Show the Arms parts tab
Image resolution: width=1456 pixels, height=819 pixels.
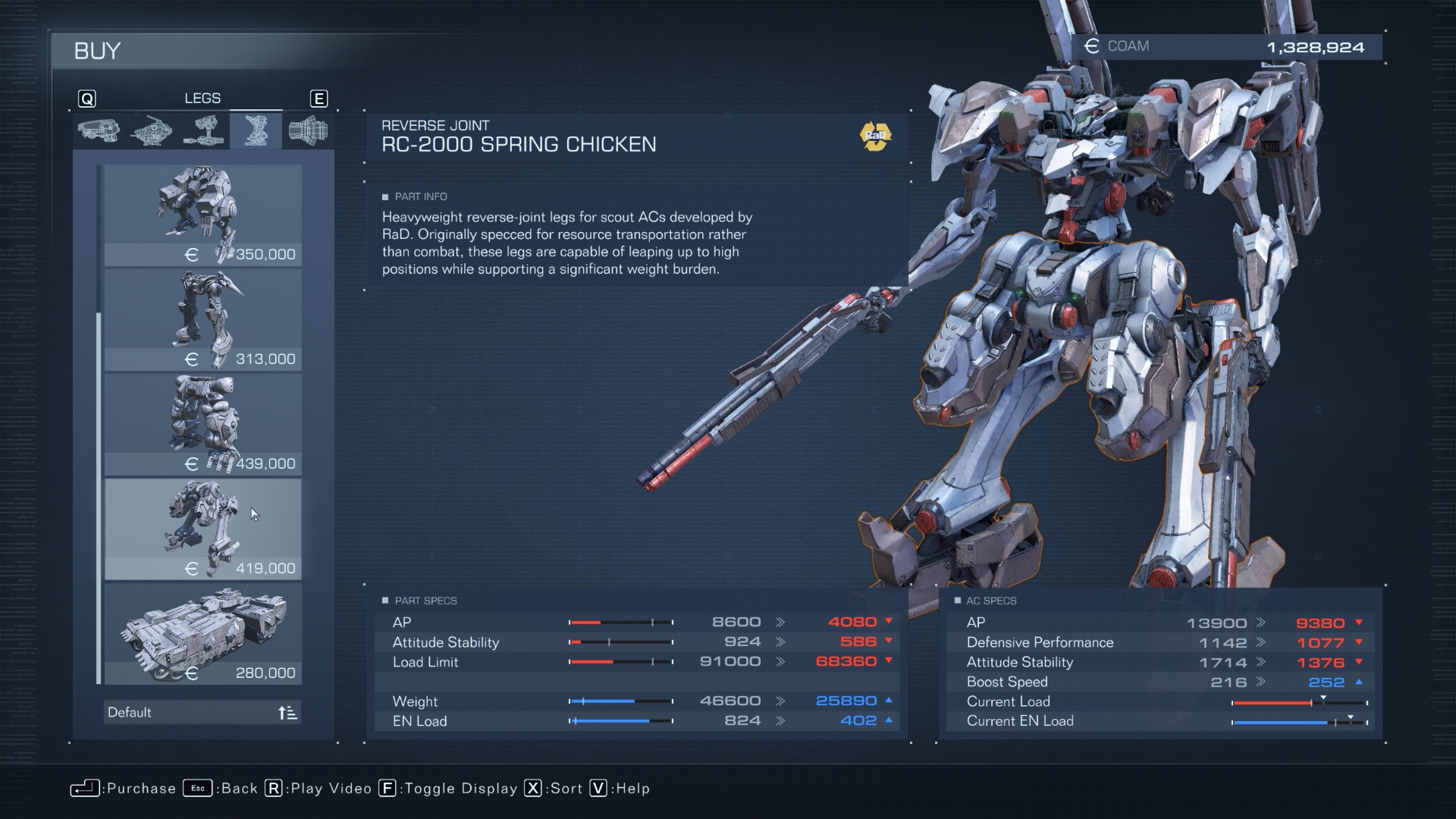point(203,130)
